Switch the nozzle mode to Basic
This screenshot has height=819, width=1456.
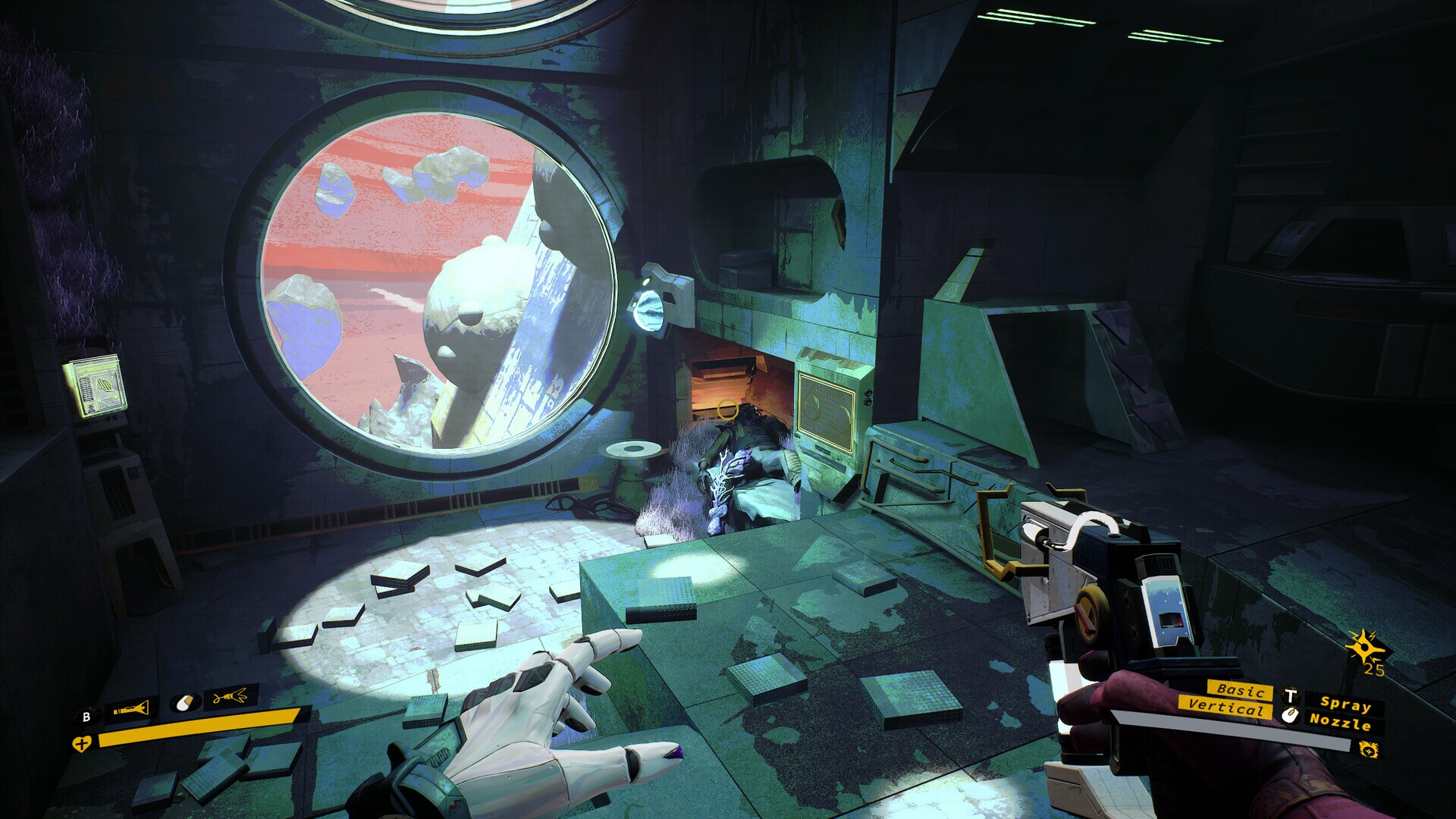tap(1240, 691)
